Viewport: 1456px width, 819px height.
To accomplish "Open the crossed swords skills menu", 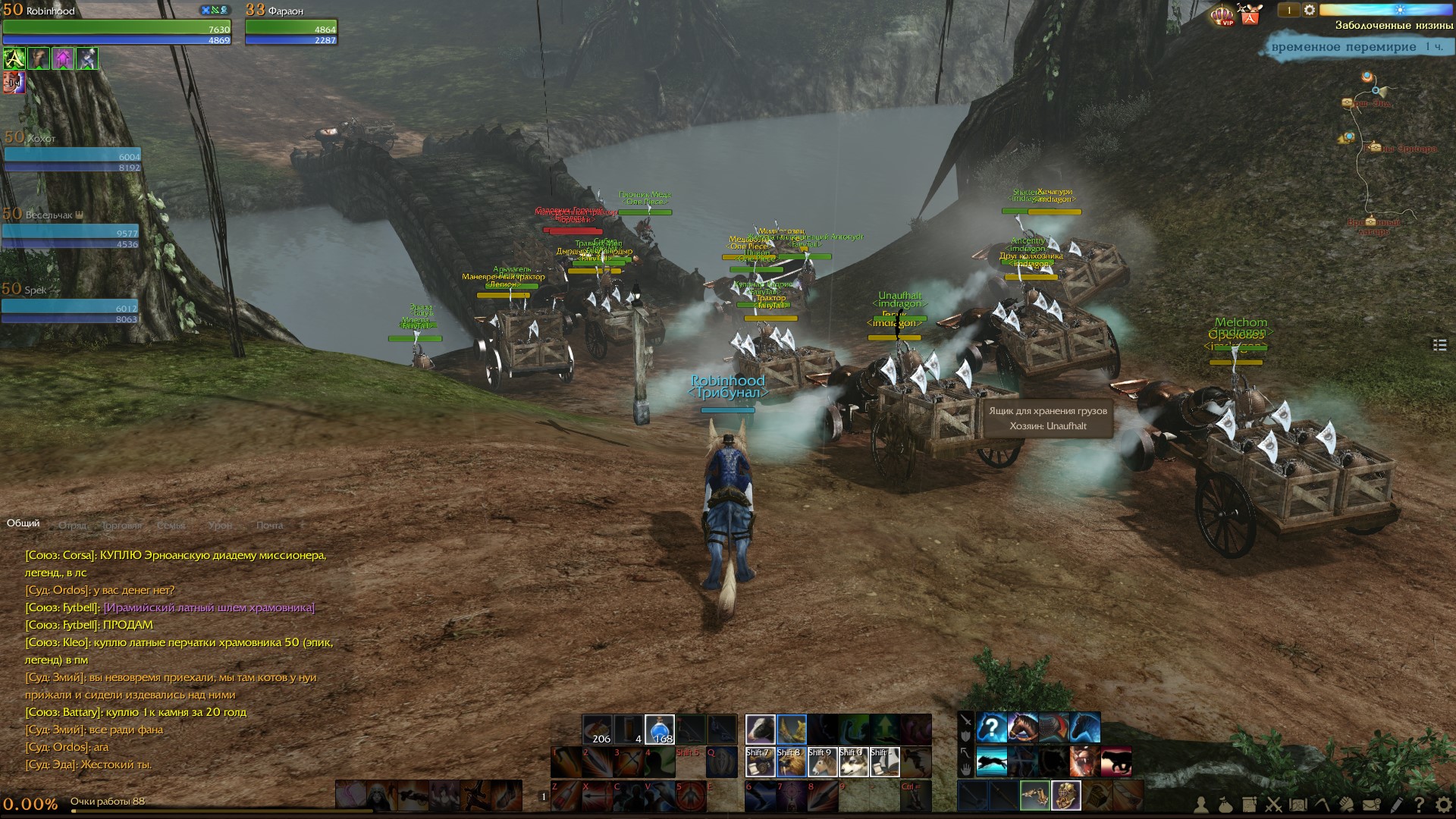I will pos(1274,805).
